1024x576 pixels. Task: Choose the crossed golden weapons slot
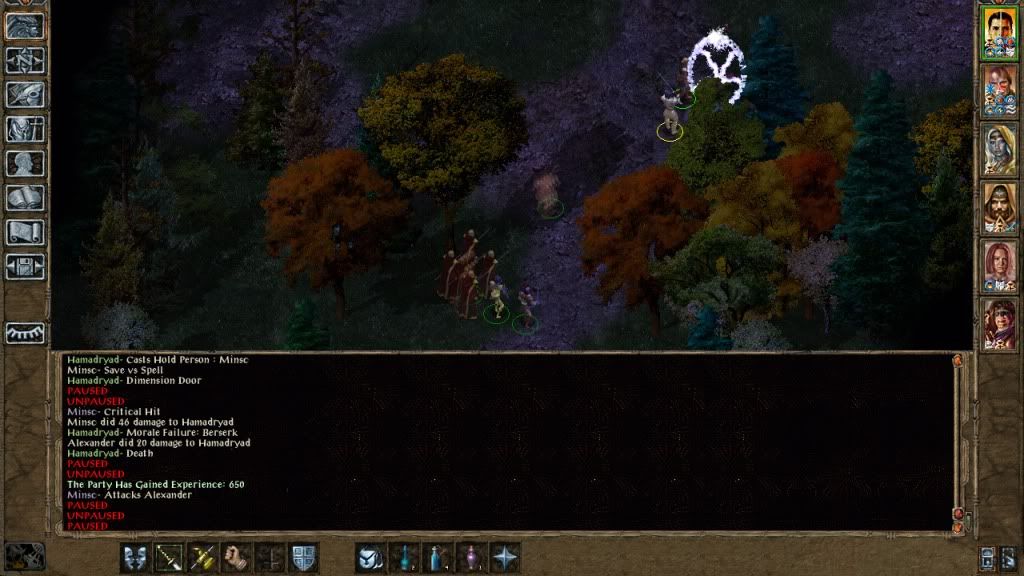[203, 557]
